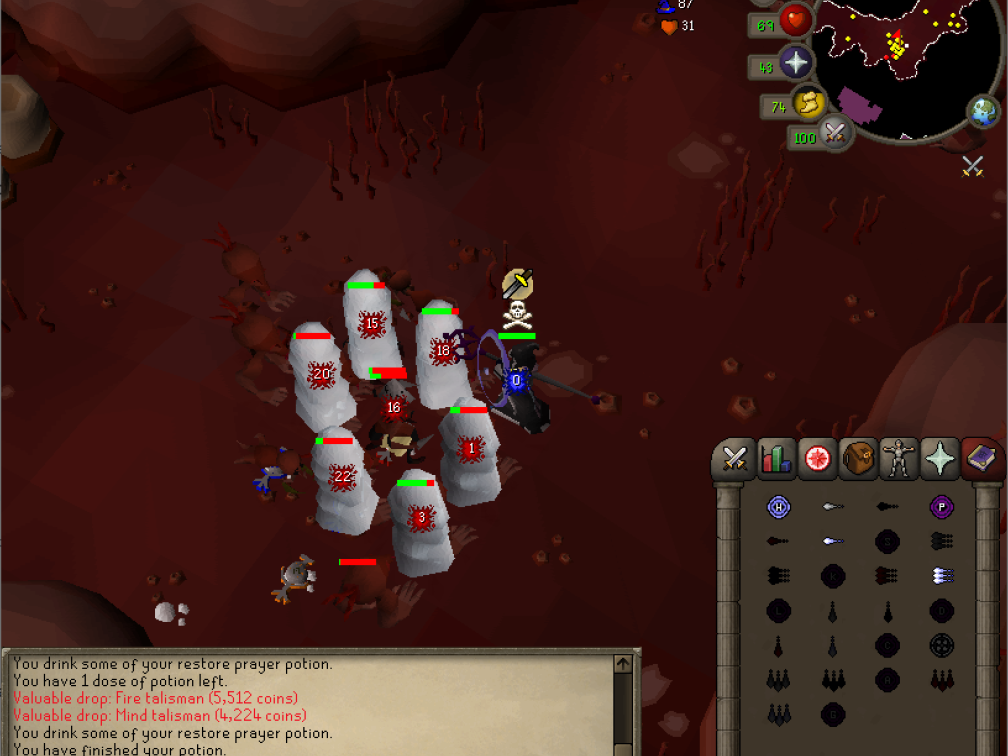Click the chat box scroll-up arrow
The width and height of the screenshot is (1008, 756).
click(623, 663)
